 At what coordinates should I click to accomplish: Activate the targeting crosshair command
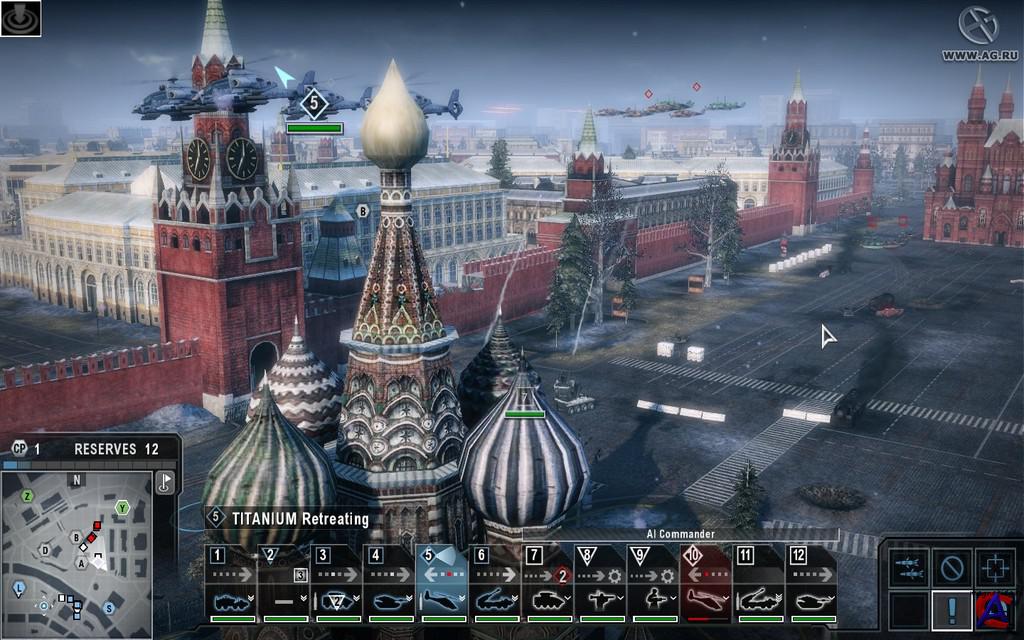pyautogui.click(x=995, y=567)
